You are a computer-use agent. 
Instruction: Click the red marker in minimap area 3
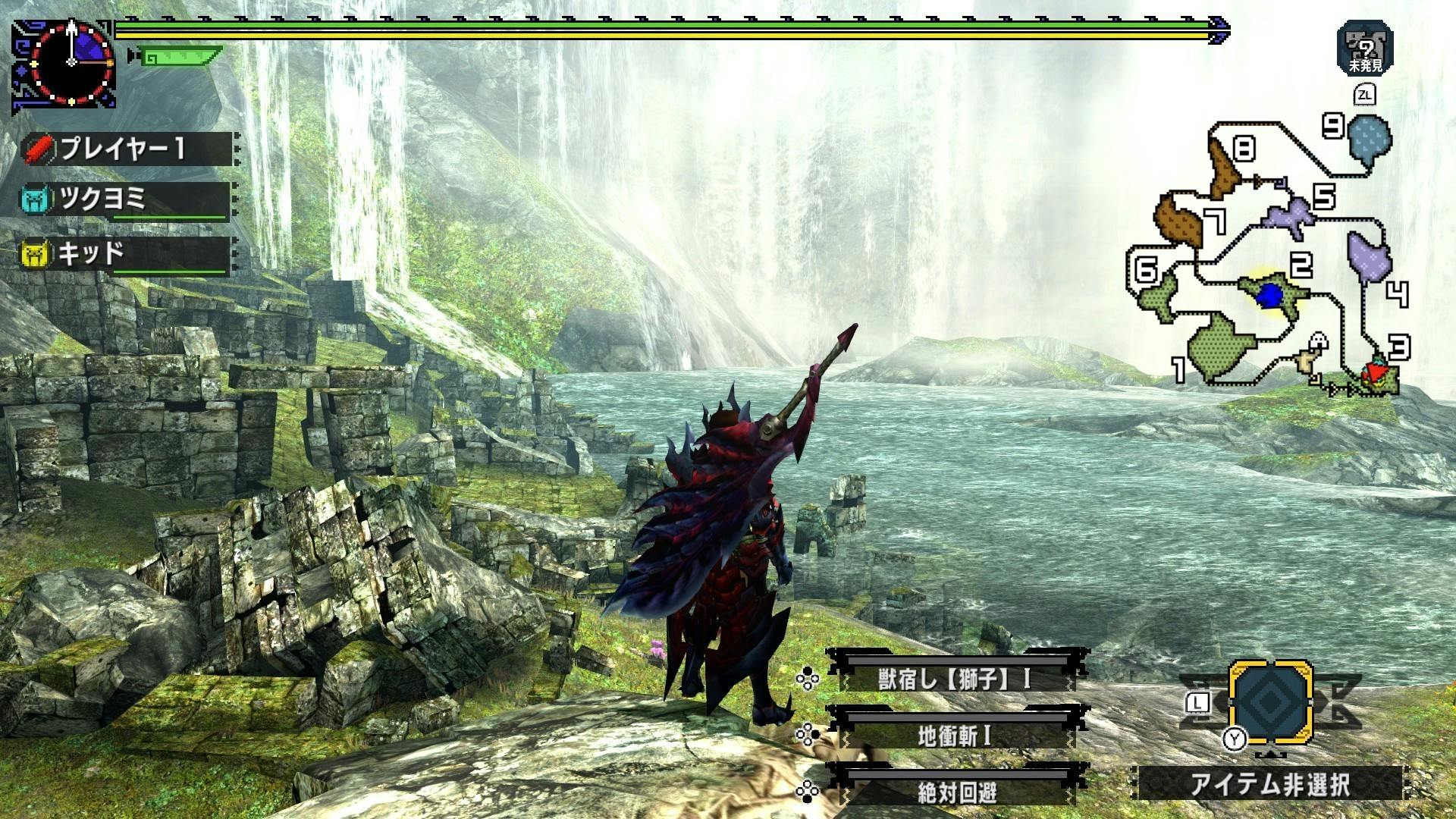point(1373,372)
